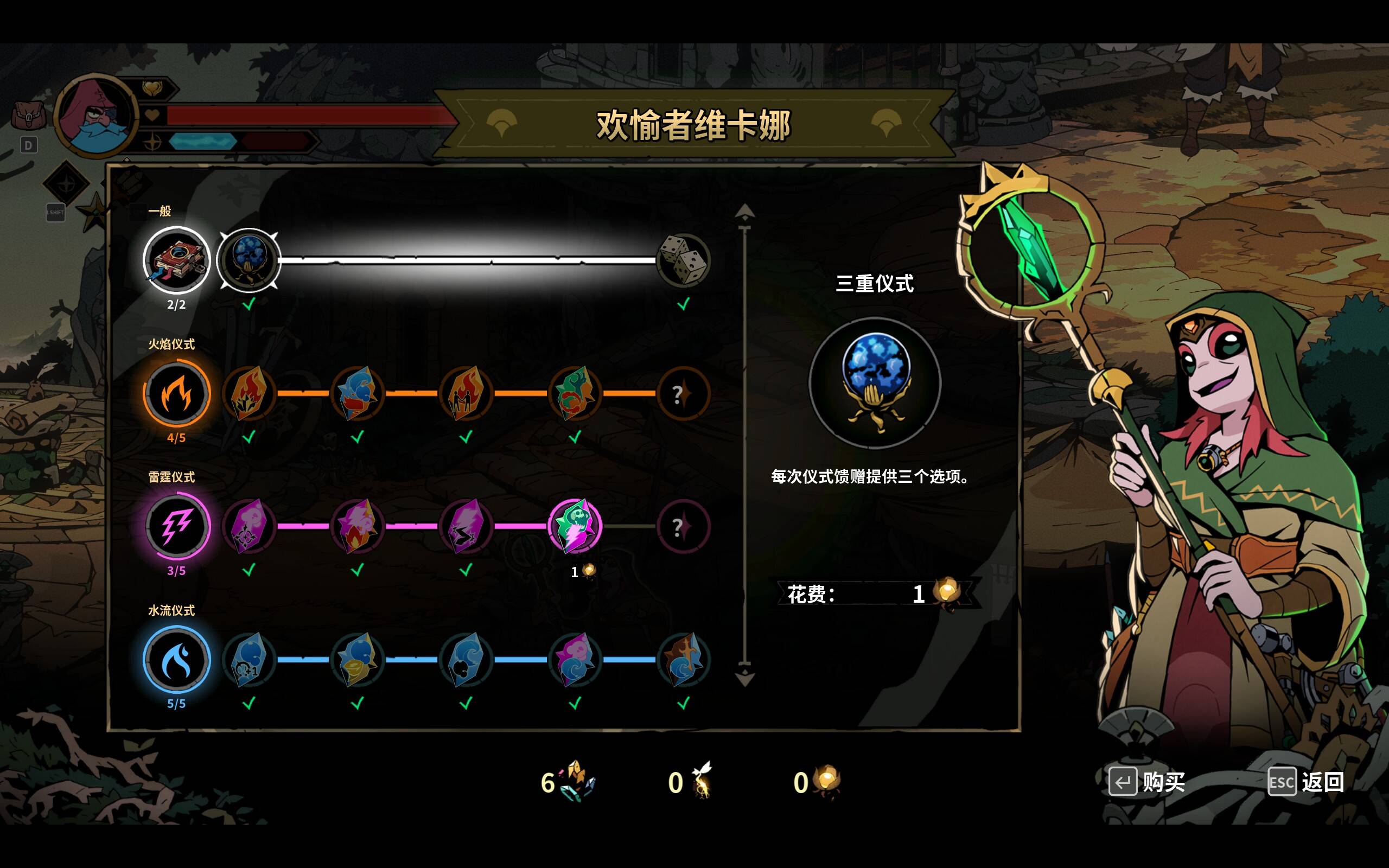Select the locked fire ritual question-mark node
Image resolution: width=1389 pixels, height=868 pixels.
pyautogui.click(x=683, y=394)
